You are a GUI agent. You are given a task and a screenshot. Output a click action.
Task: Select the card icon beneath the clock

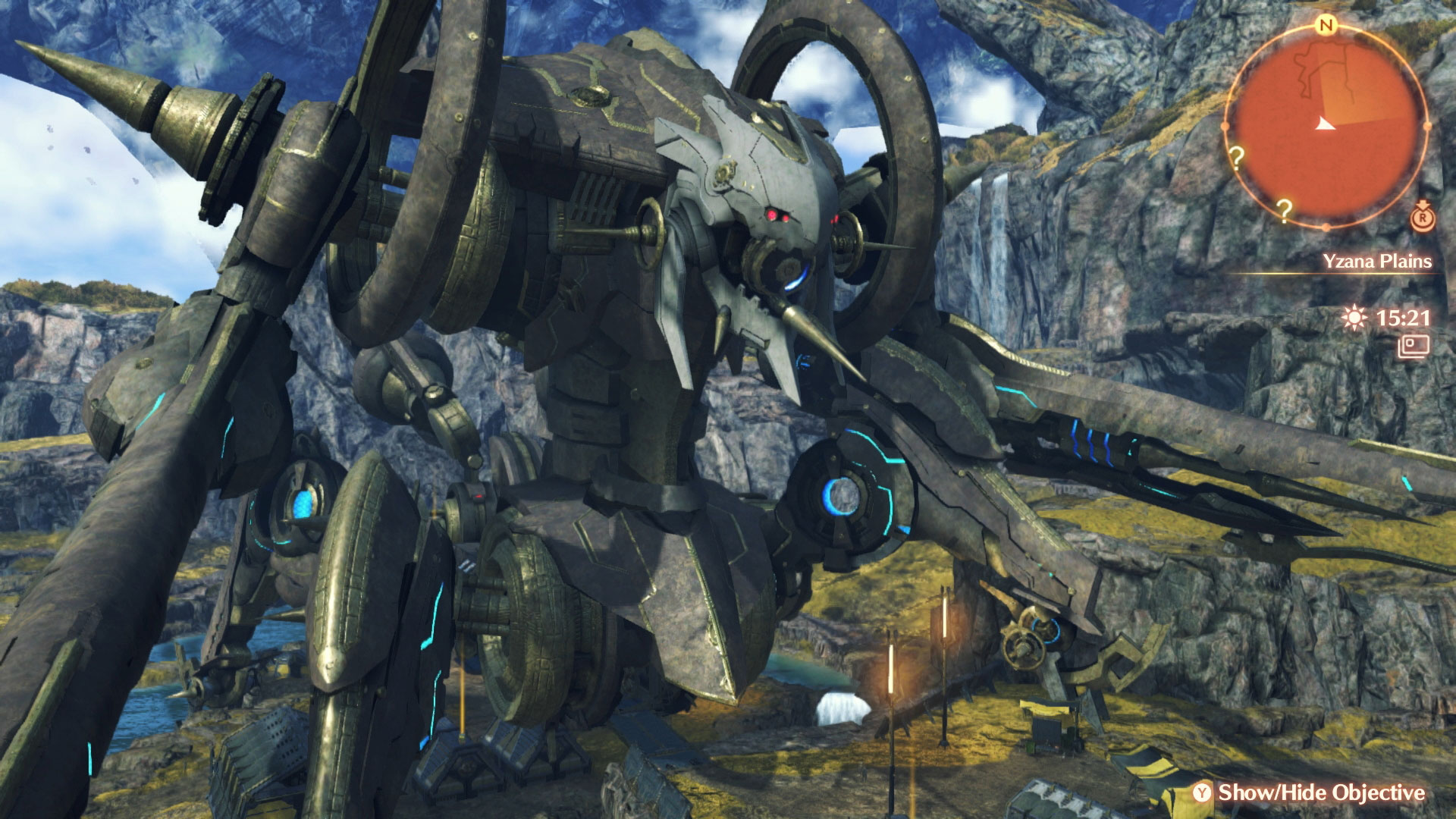click(x=1414, y=347)
